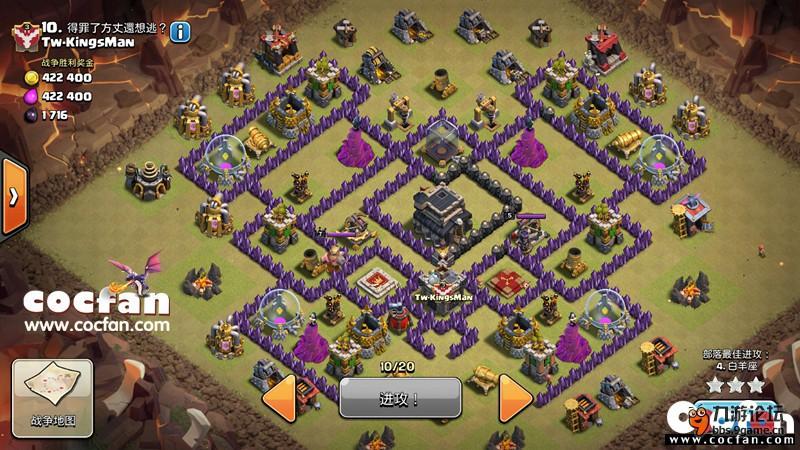Go to the previous enemy base arrow

tap(283, 397)
